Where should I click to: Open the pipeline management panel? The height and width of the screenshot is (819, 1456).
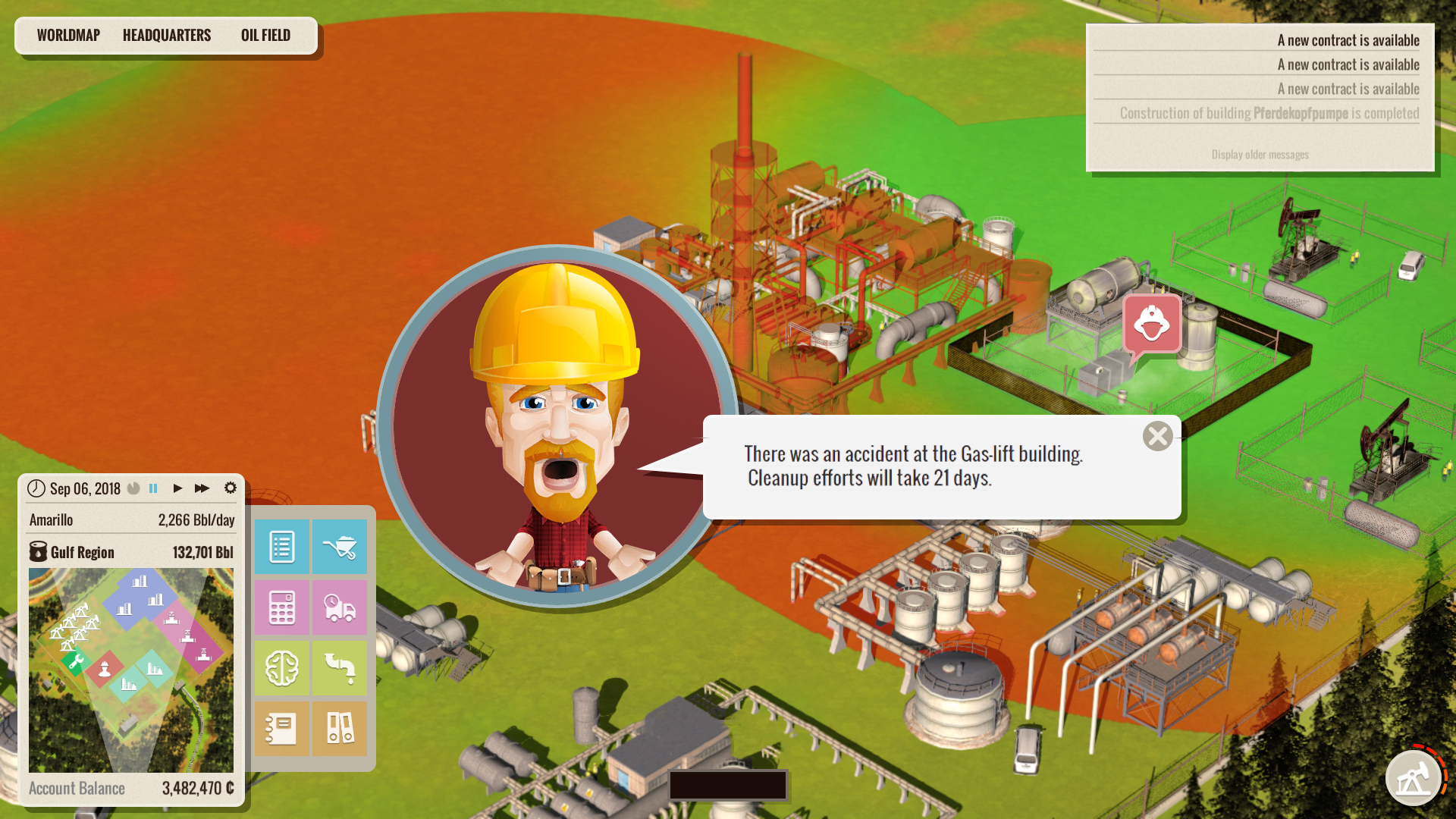point(340,668)
